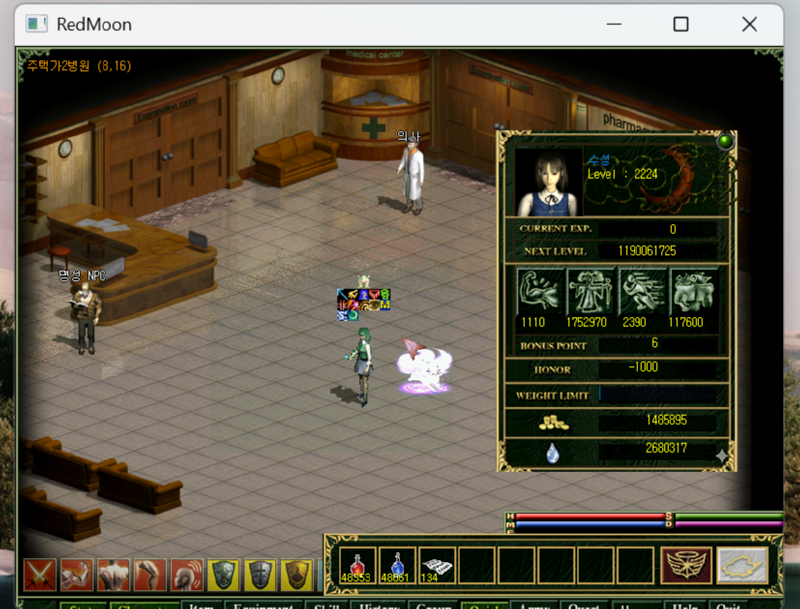The width and height of the screenshot is (800, 609).
Task: Open the Skill menu entry
Action: [327, 606]
